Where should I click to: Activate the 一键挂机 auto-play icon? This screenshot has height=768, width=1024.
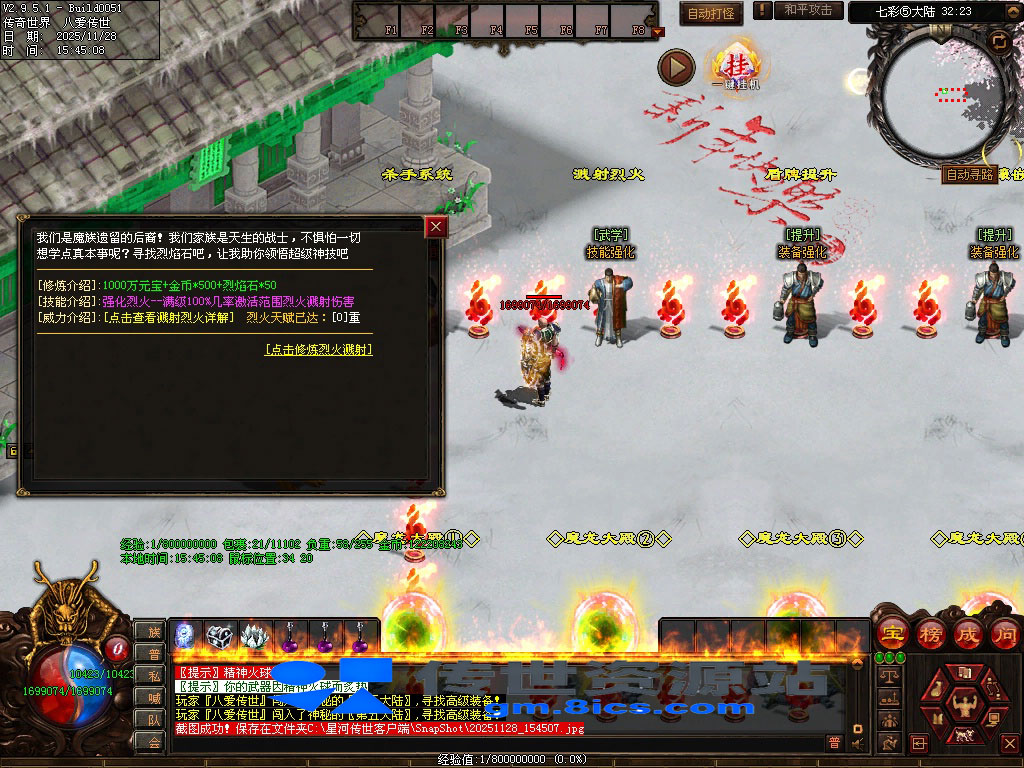point(737,66)
